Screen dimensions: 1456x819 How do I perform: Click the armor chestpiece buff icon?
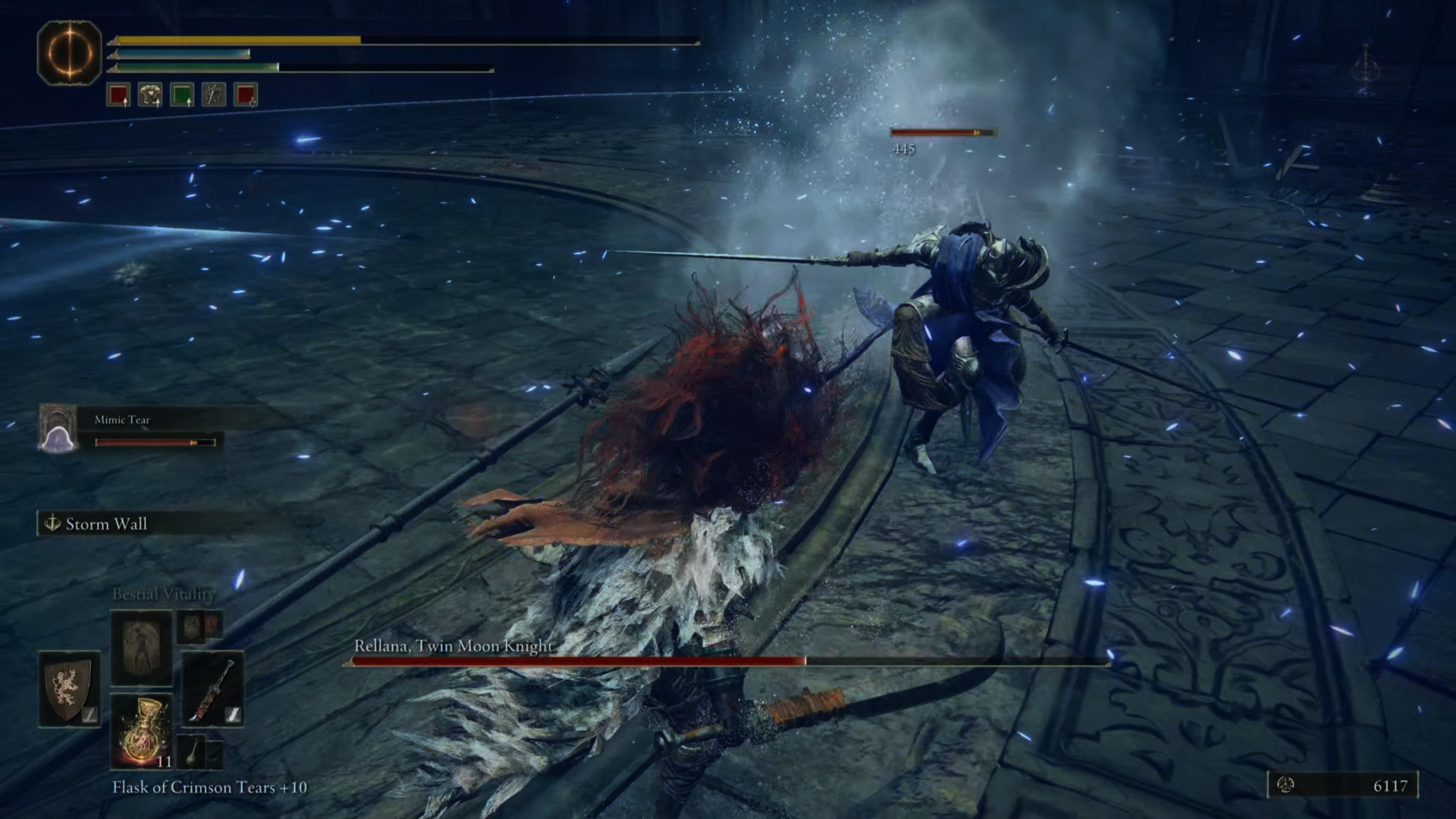tap(151, 94)
